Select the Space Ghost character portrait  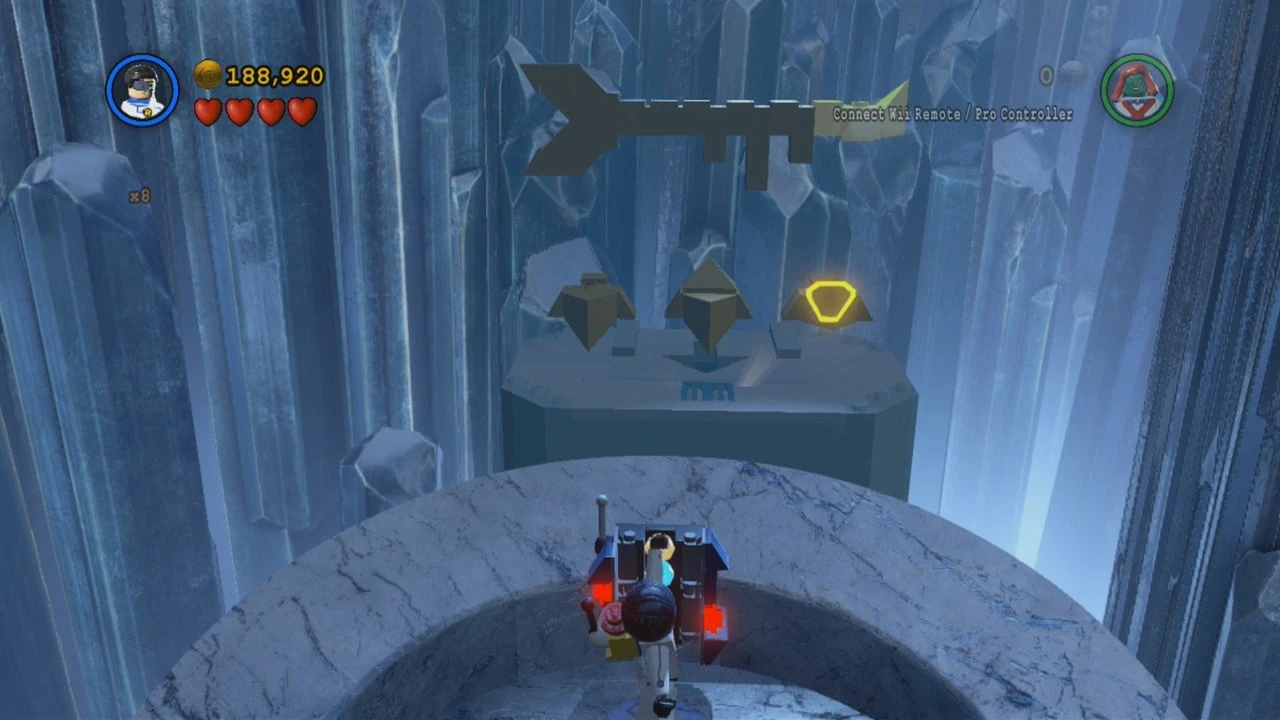tap(142, 90)
